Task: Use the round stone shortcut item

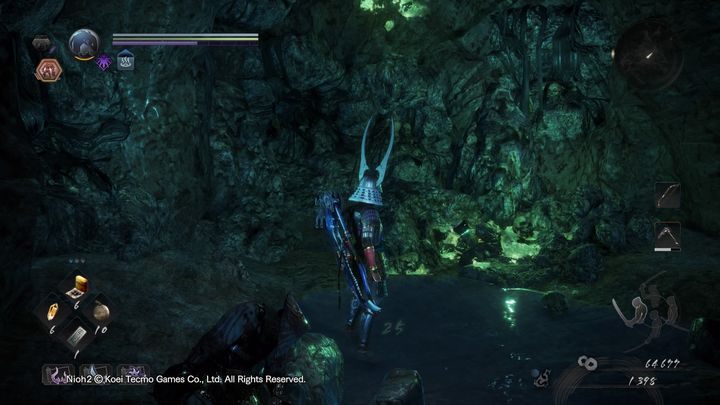Action: pyautogui.click(x=101, y=312)
